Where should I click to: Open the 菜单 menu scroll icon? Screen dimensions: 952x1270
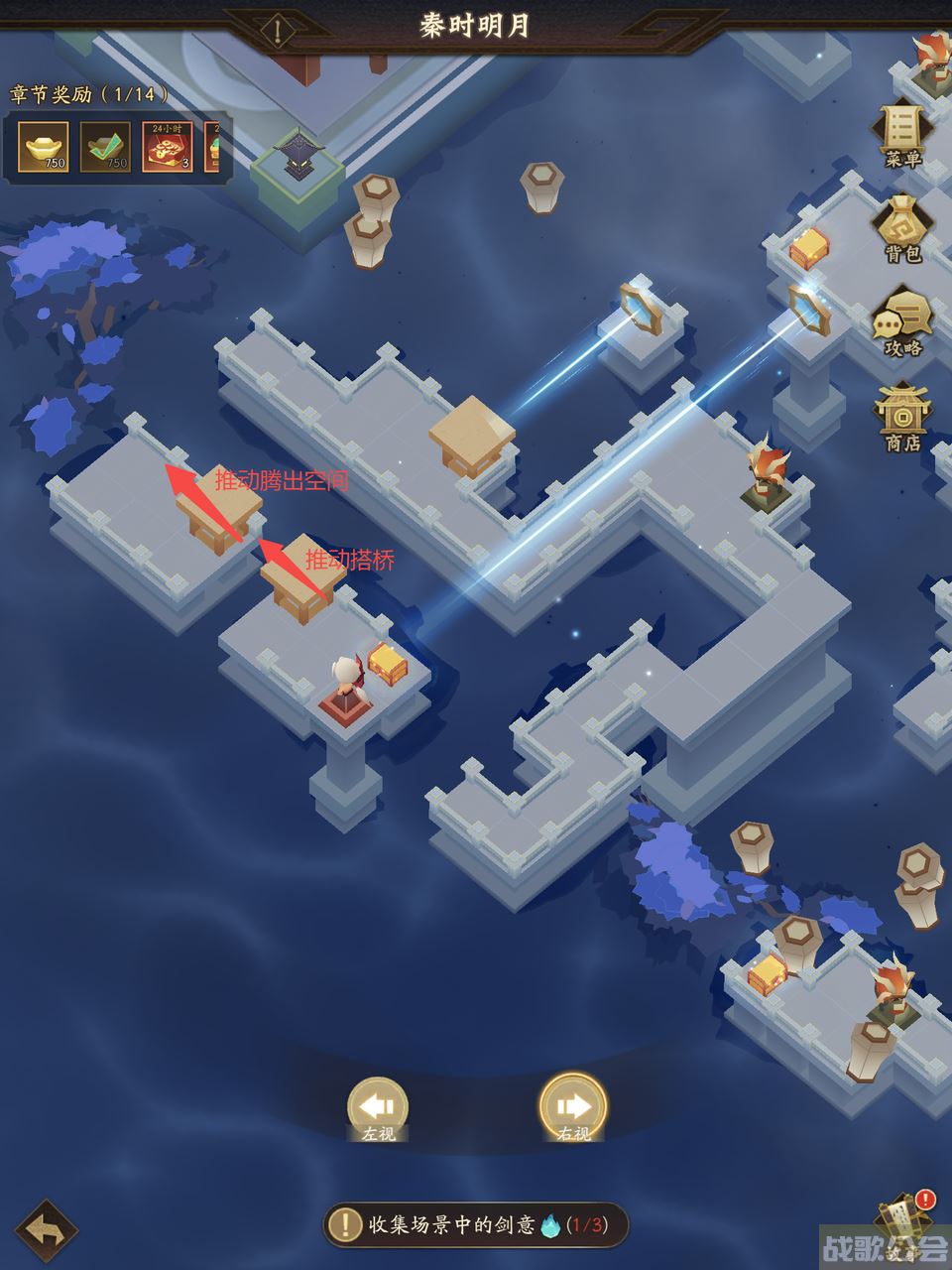click(902, 134)
